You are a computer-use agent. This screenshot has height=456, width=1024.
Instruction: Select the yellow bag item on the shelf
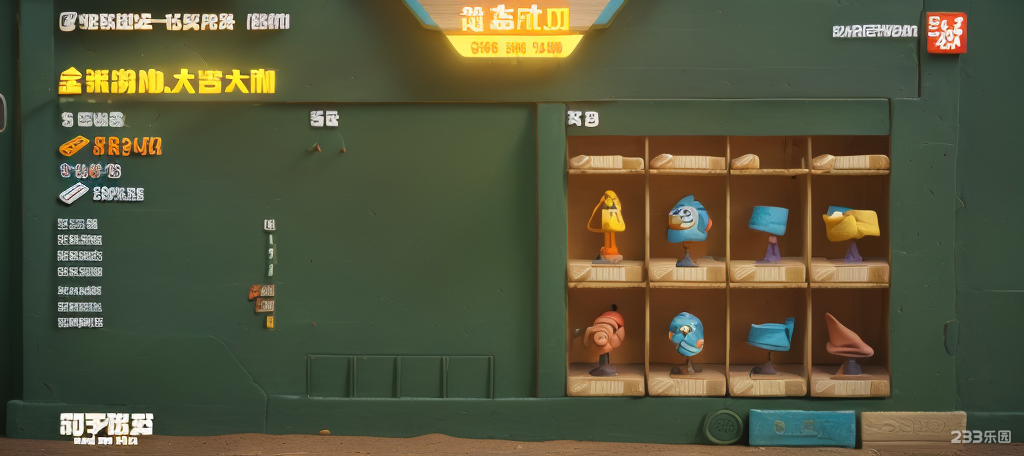(607, 214)
